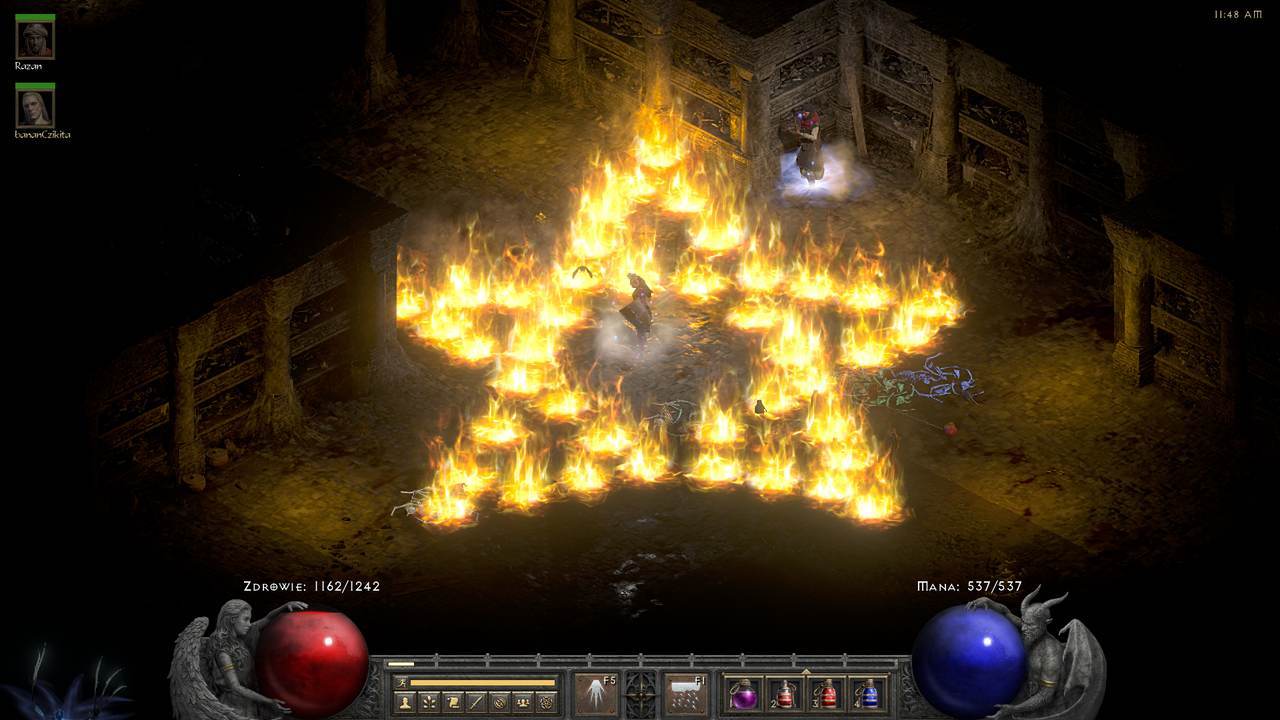Select the bananCzikita party member portrait

[35, 107]
